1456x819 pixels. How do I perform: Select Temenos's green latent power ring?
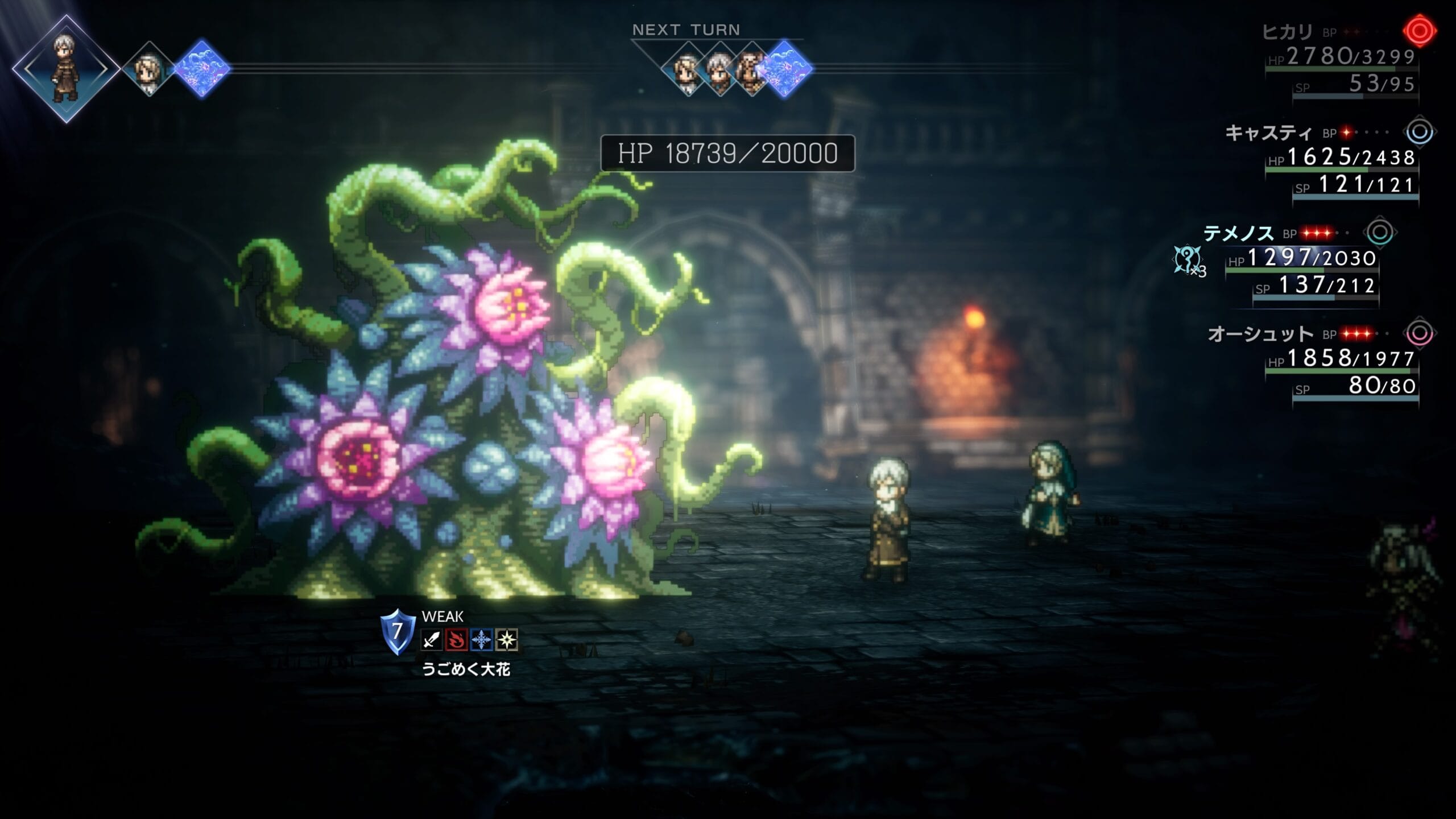[1379, 232]
